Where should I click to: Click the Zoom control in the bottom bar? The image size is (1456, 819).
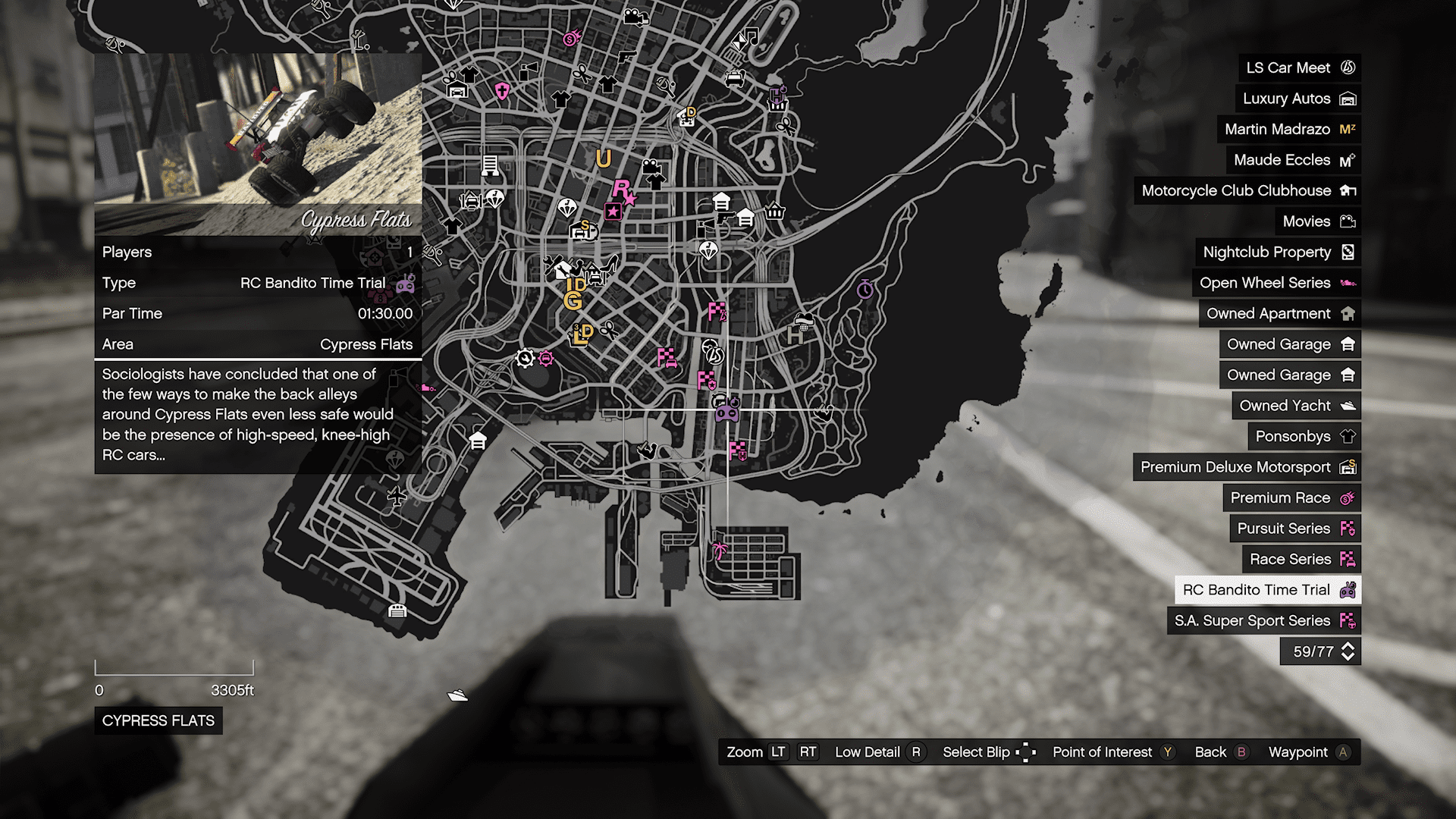745,752
